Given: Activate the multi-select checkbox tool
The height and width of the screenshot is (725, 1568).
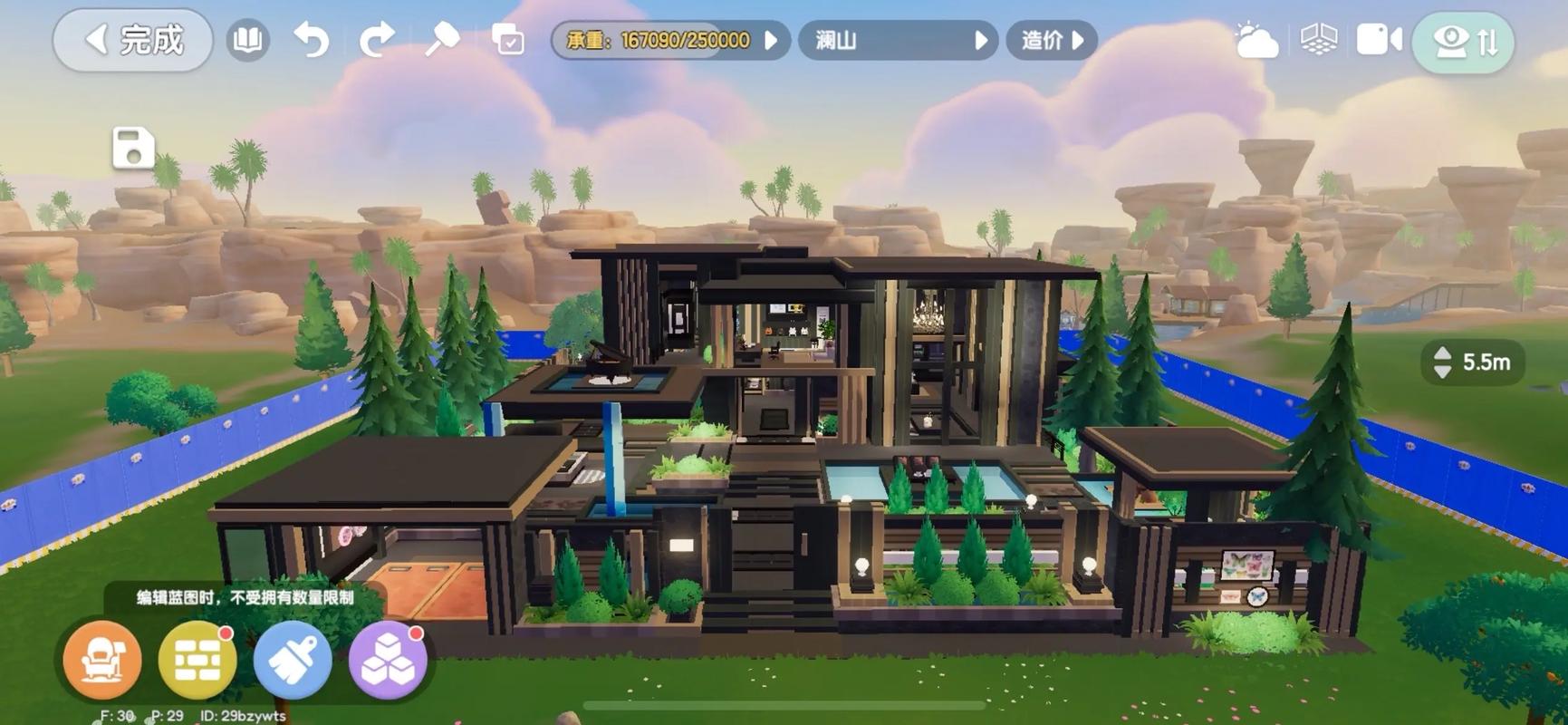Looking at the screenshot, I should point(507,41).
